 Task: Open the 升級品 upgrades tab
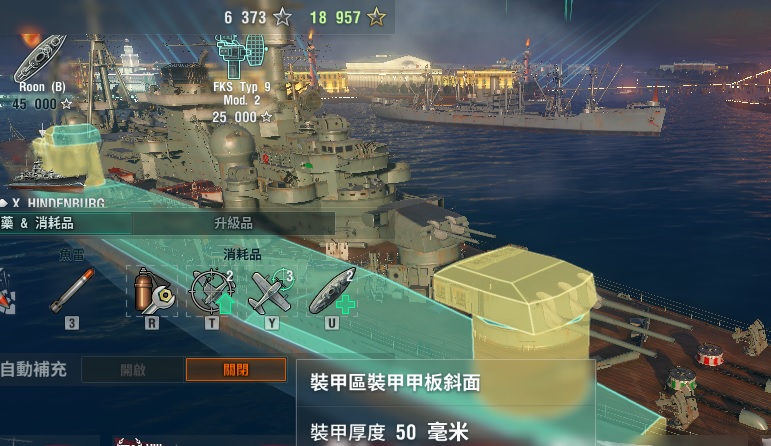coord(233,223)
